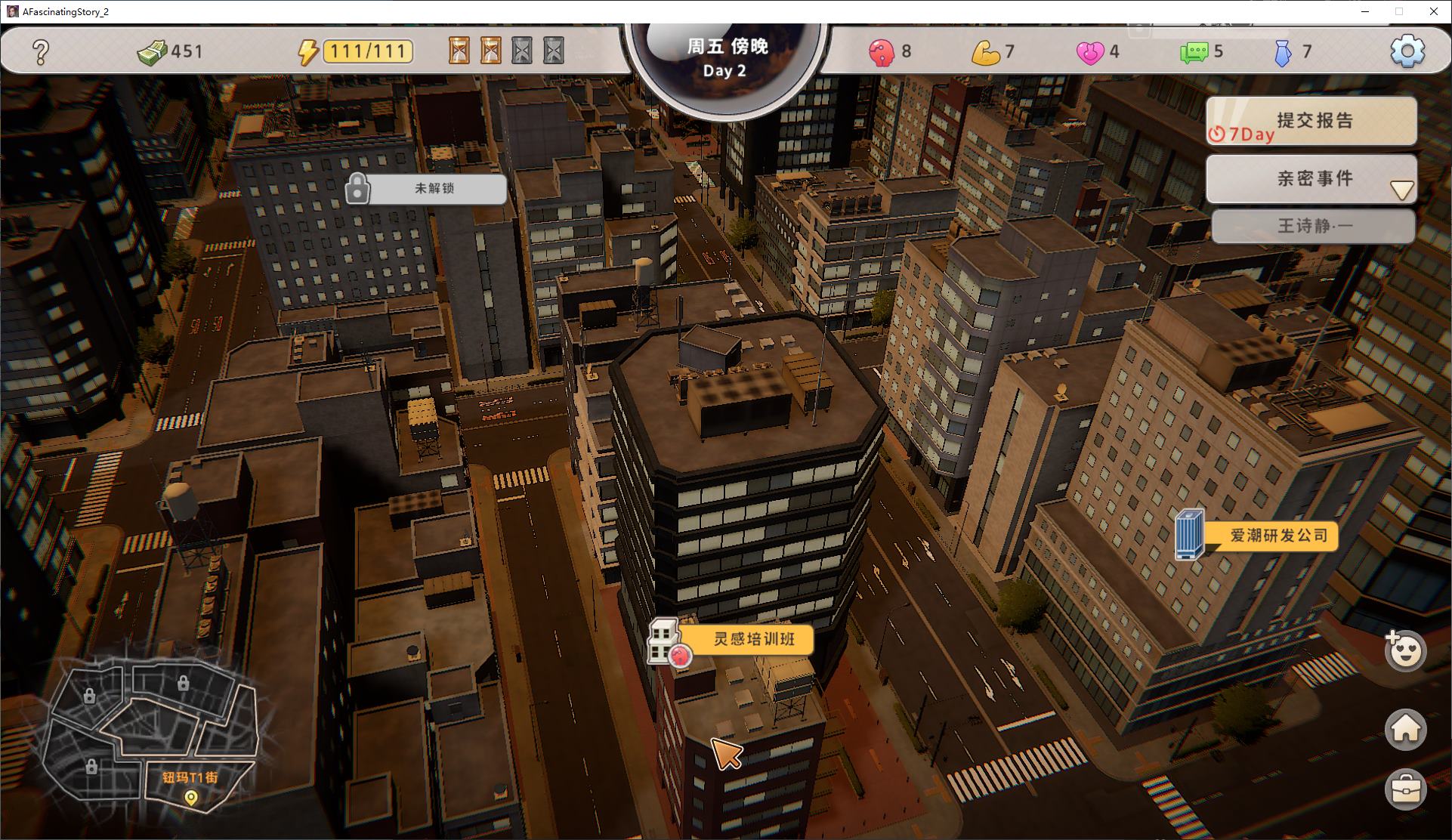This screenshot has height=840, width=1452.
Task: Open the question mark help button
Action: [x=41, y=51]
